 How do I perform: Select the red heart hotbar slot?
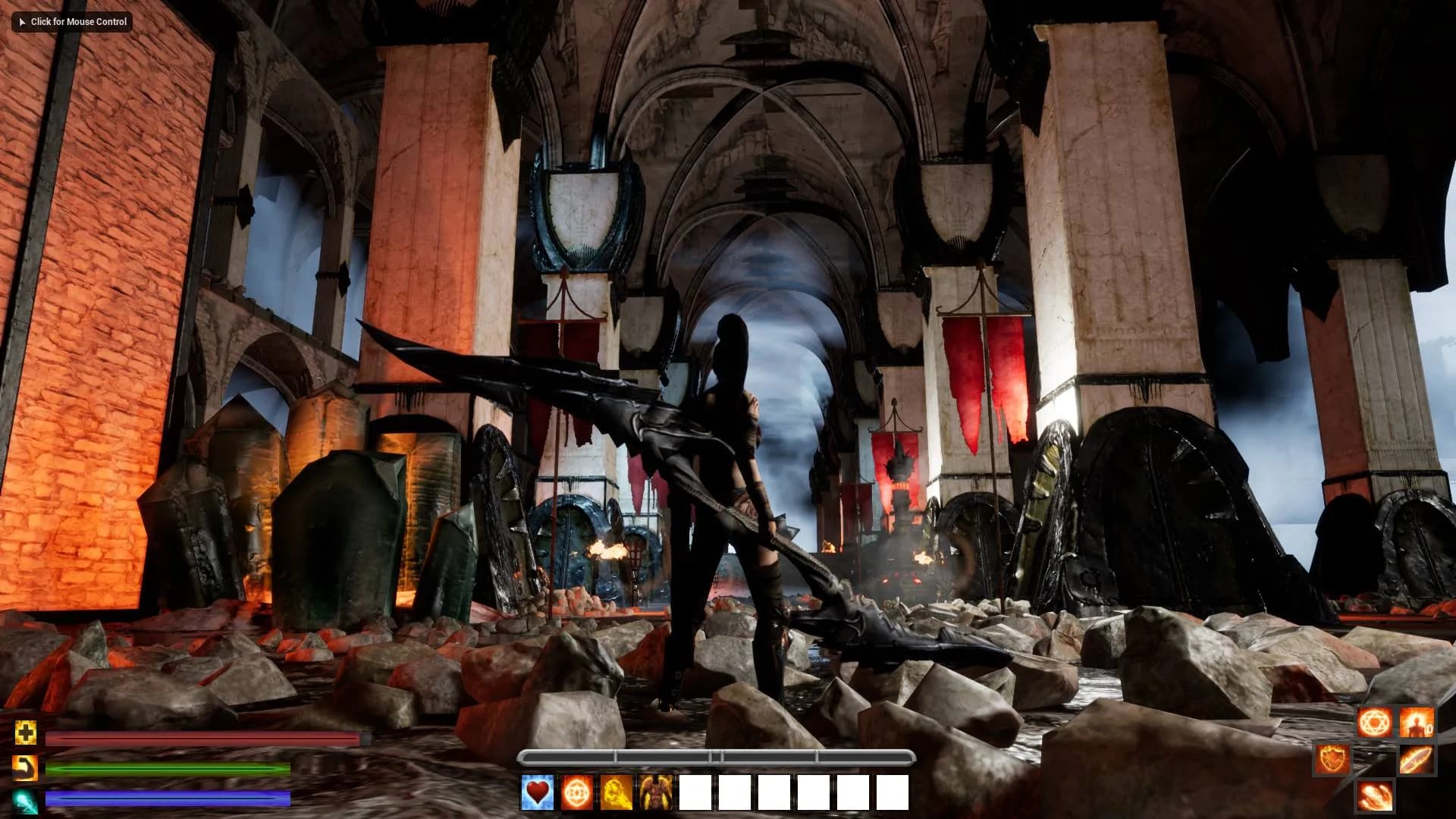(537, 792)
